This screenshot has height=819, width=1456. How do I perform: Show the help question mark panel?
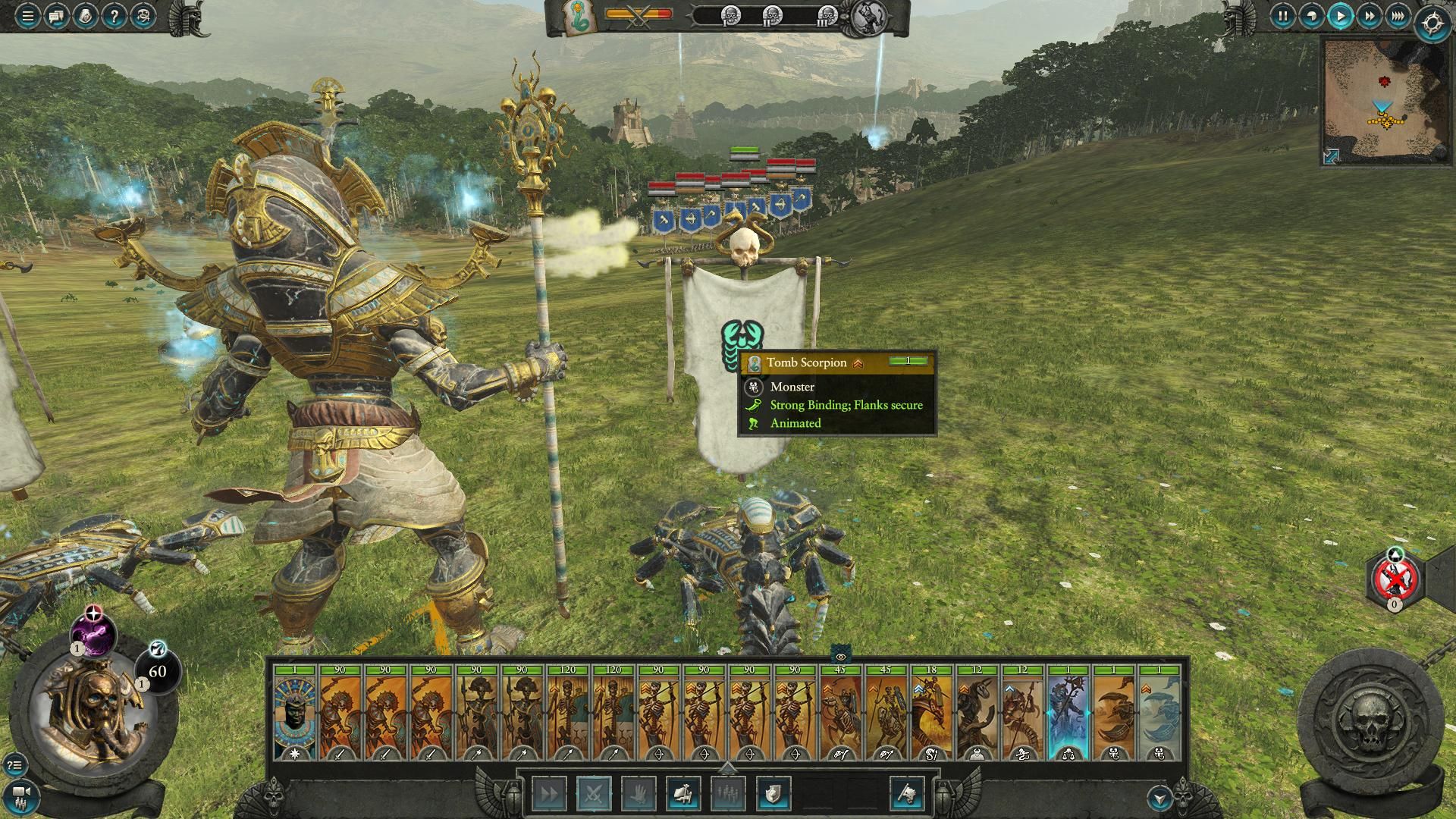113,16
